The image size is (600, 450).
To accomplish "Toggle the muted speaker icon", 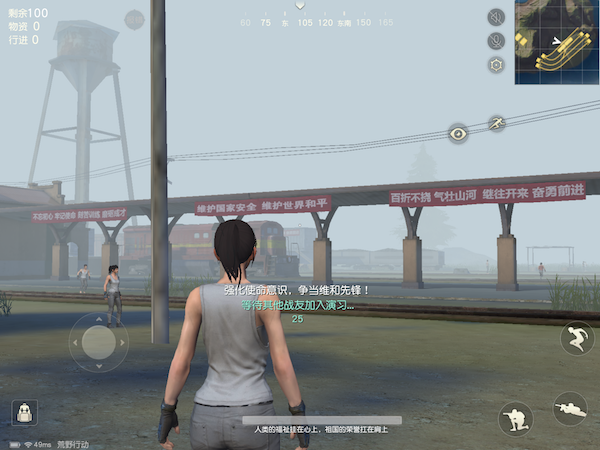I will pos(496,17).
